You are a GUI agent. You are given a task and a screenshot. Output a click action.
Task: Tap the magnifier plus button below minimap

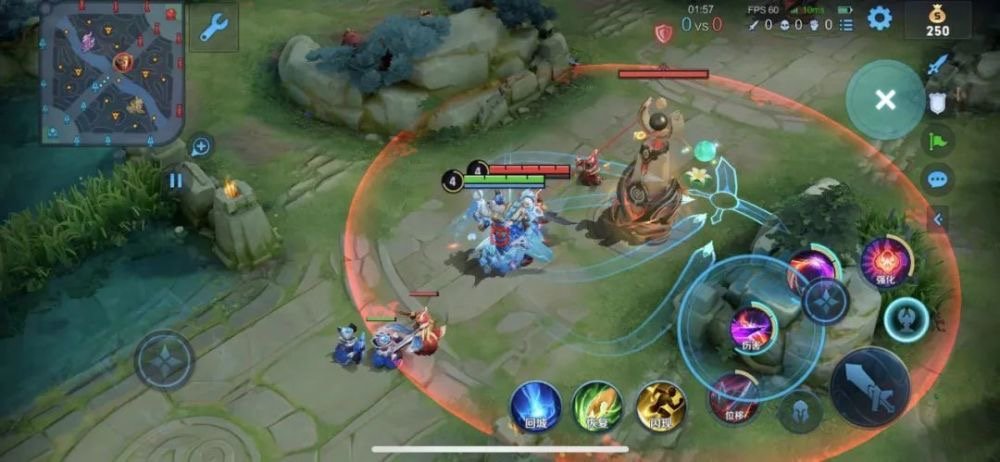point(201,147)
